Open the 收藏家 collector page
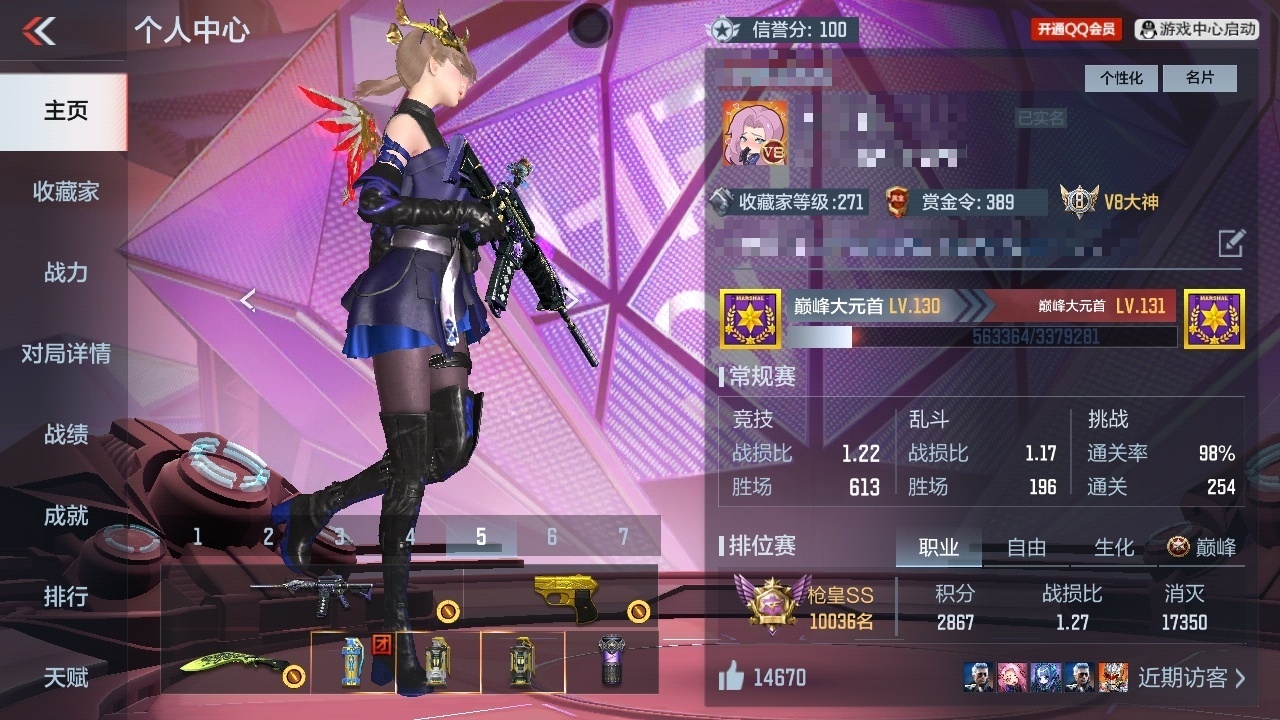 click(65, 191)
